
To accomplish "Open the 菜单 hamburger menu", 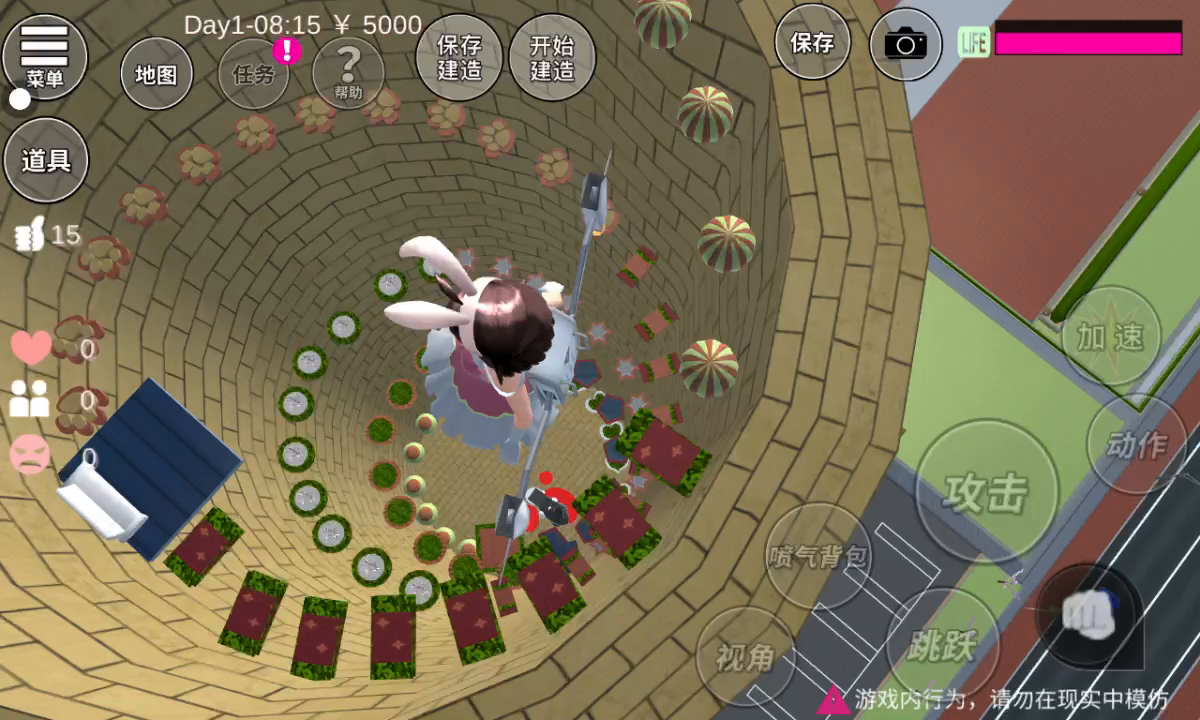I will [44, 55].
